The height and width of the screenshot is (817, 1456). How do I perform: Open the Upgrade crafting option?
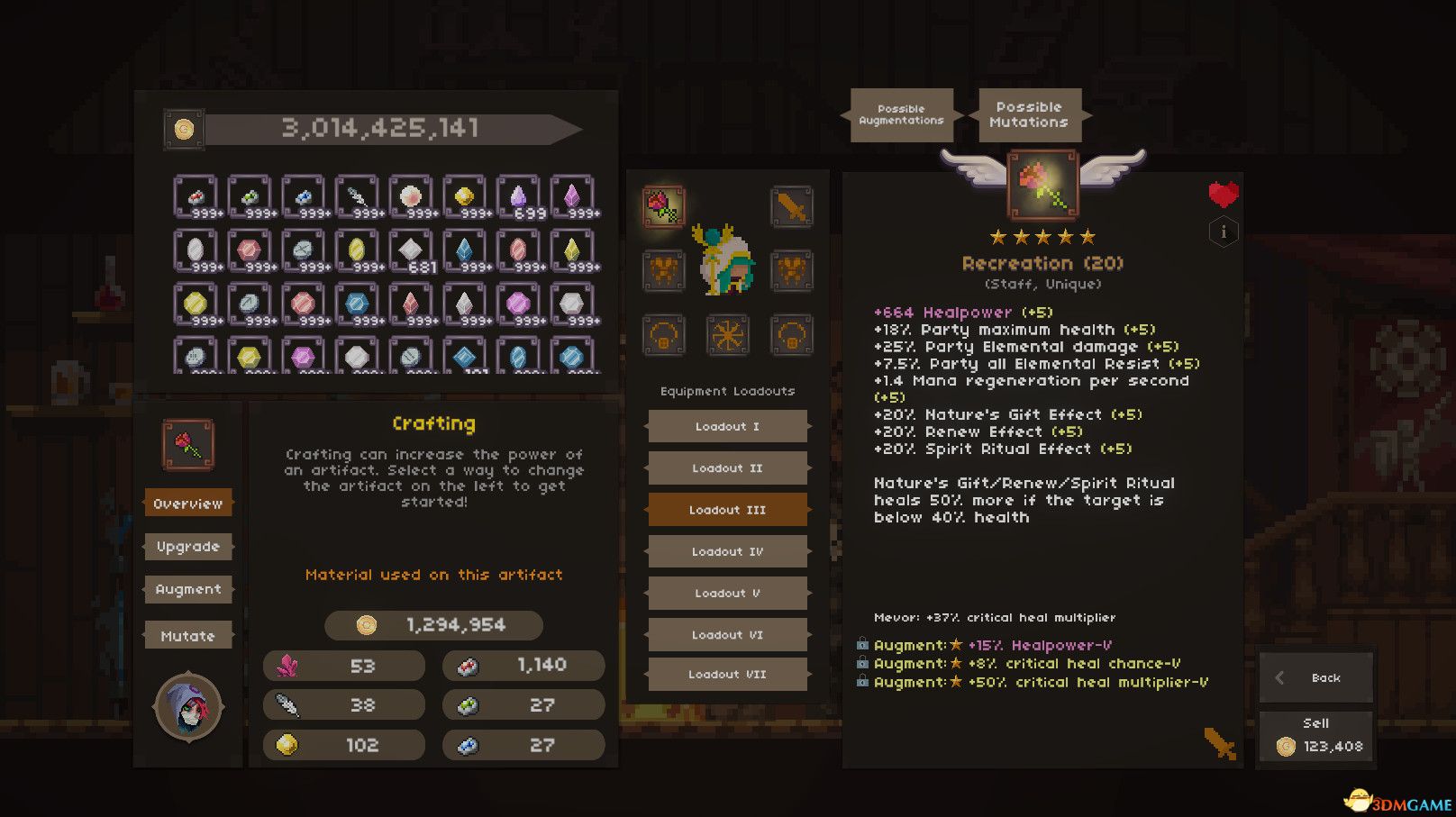click(x=187, y=547)
